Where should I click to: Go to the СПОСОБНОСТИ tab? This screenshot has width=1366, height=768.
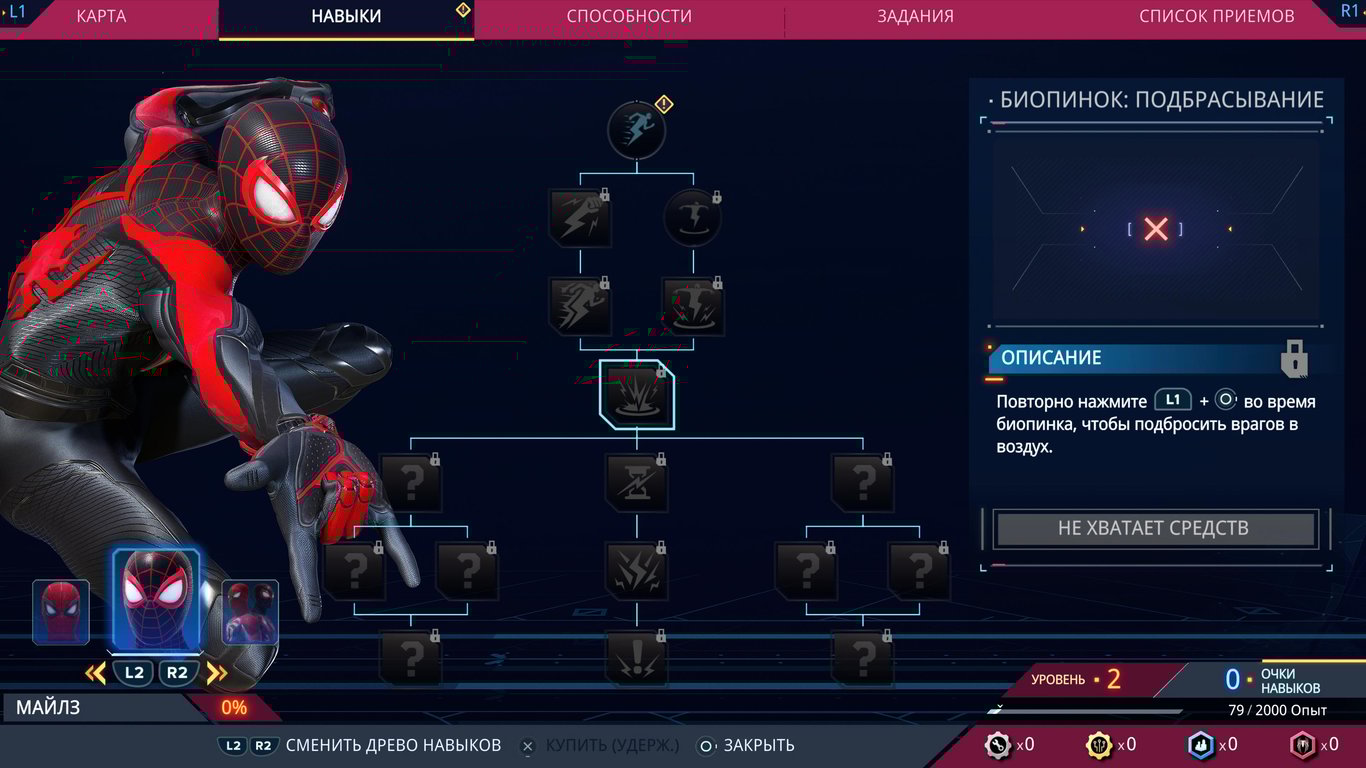pos(629,16)
